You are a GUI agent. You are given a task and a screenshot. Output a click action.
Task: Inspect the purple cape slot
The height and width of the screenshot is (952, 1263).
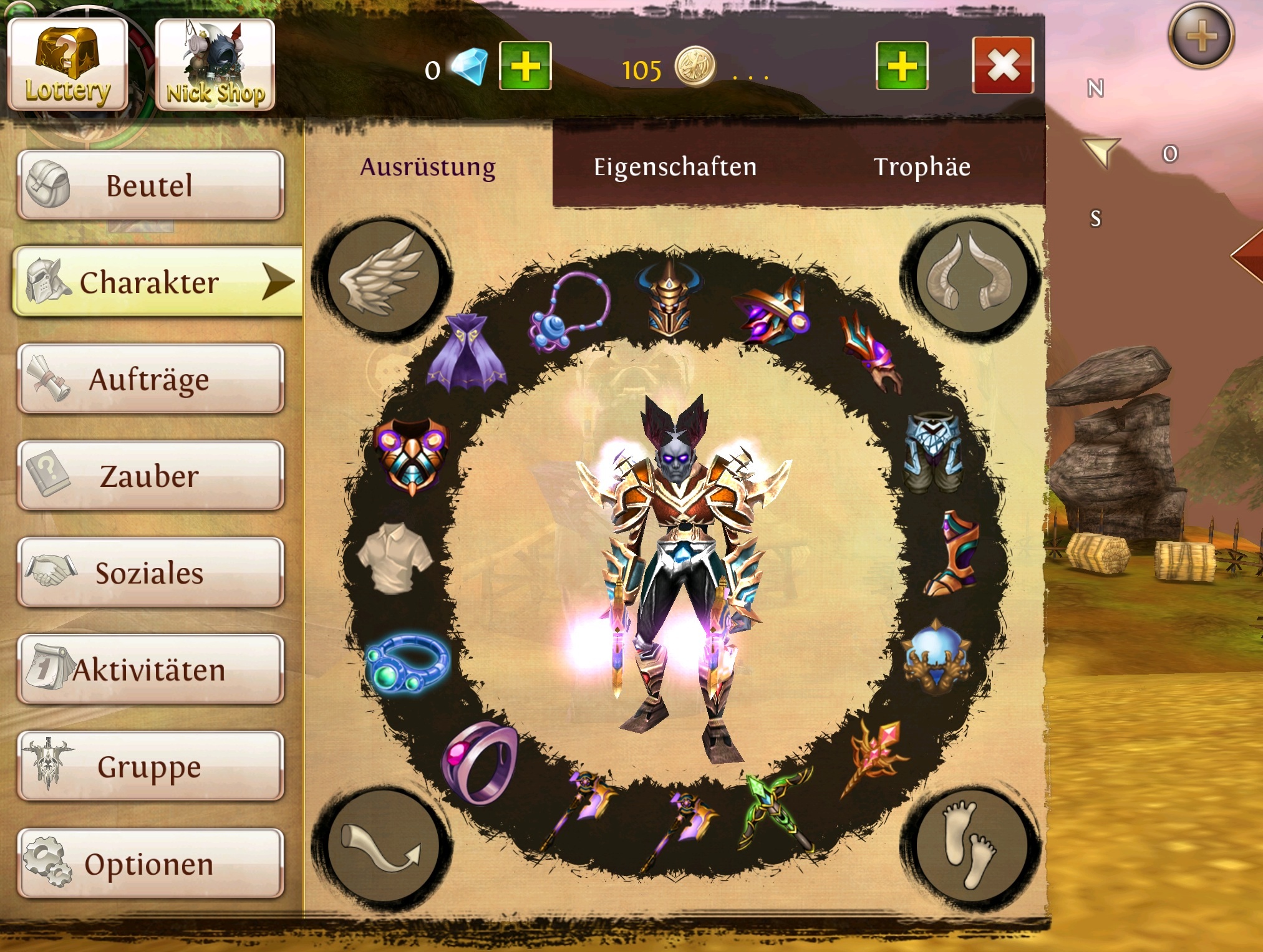coord(467,354)
